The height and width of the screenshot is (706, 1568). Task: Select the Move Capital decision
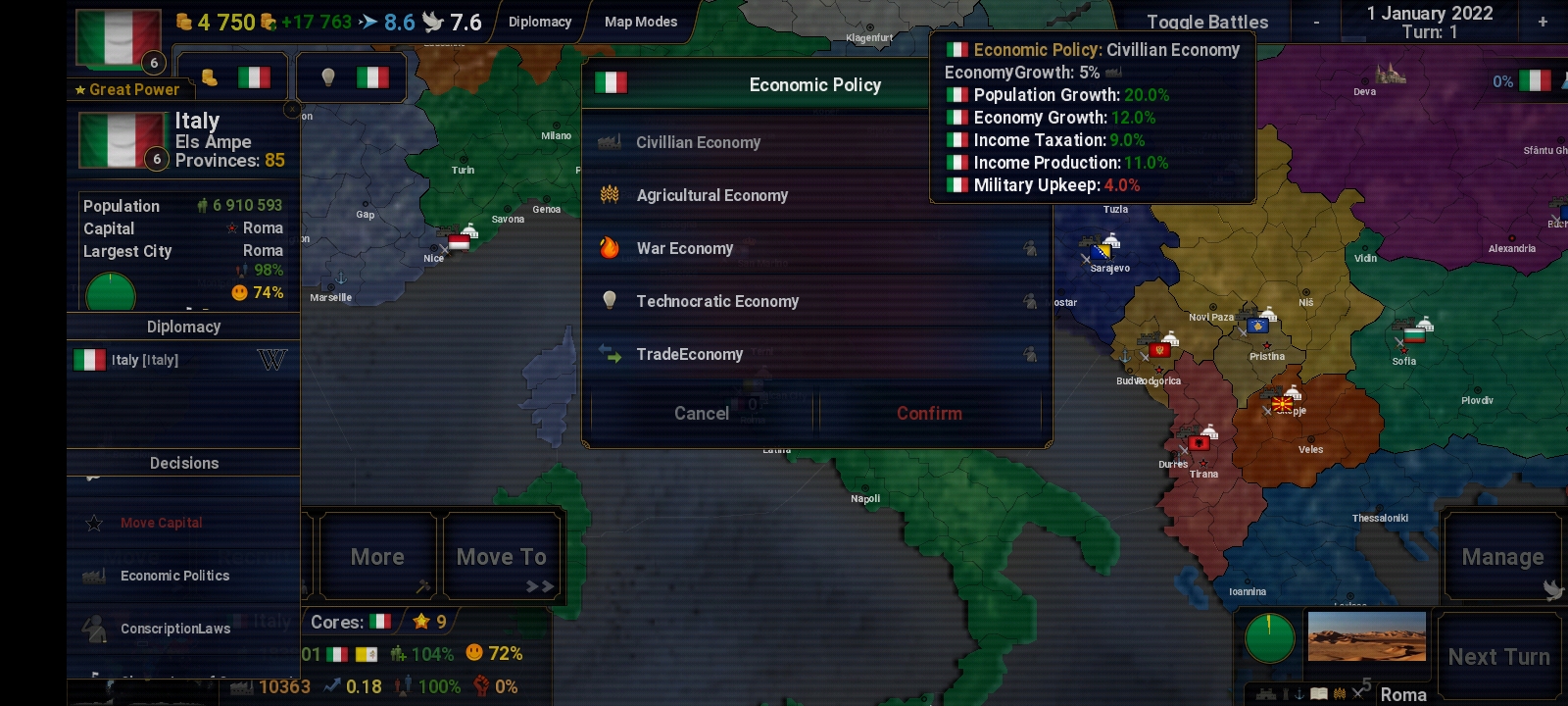[162, 523]
